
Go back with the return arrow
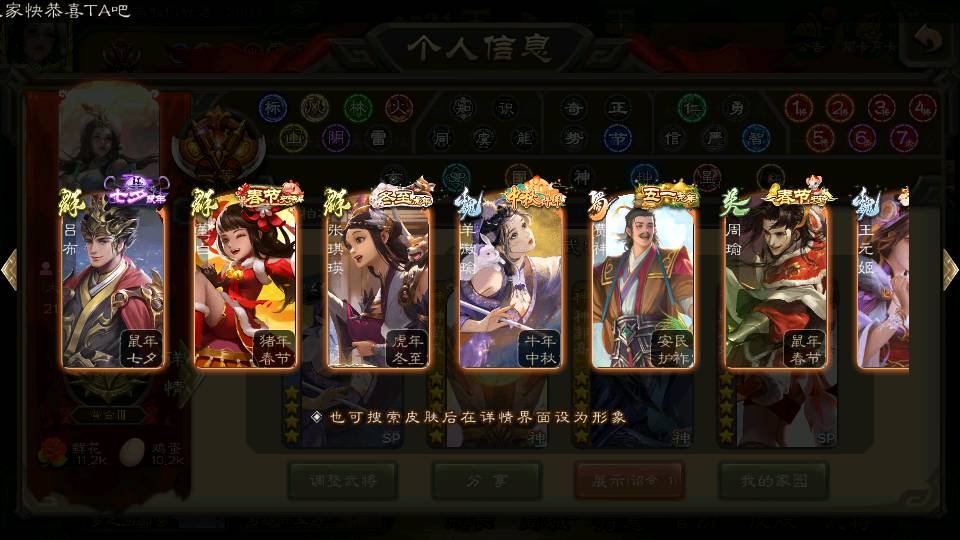pos(928,41)
